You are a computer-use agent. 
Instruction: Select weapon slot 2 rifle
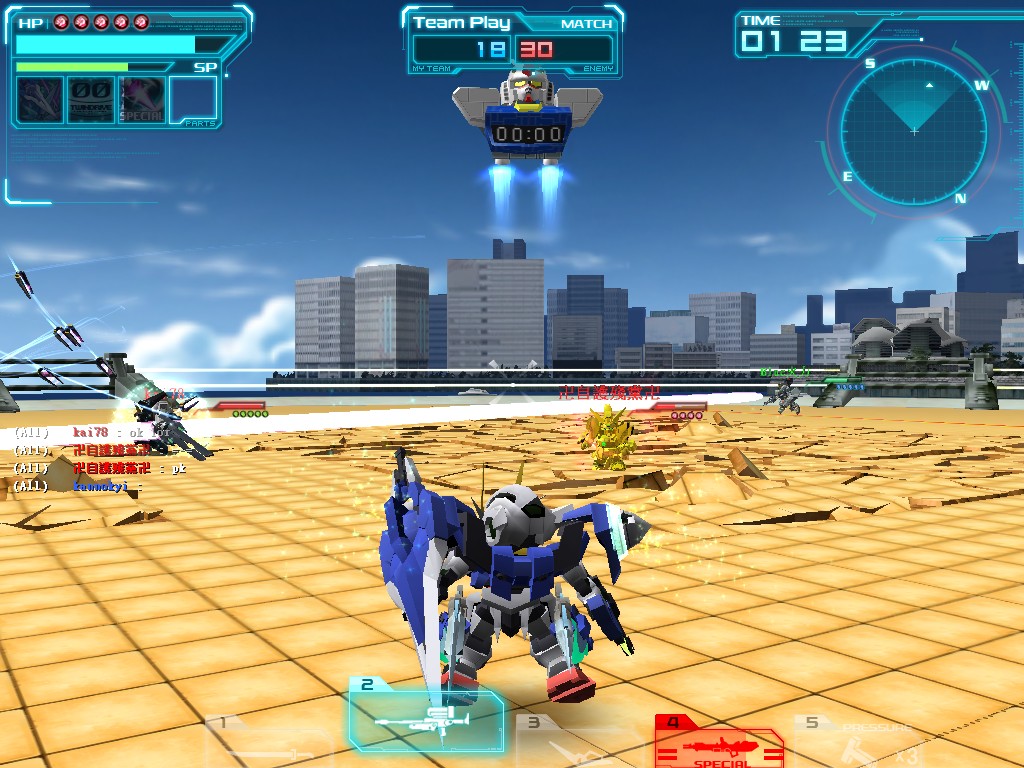[426, 715]
